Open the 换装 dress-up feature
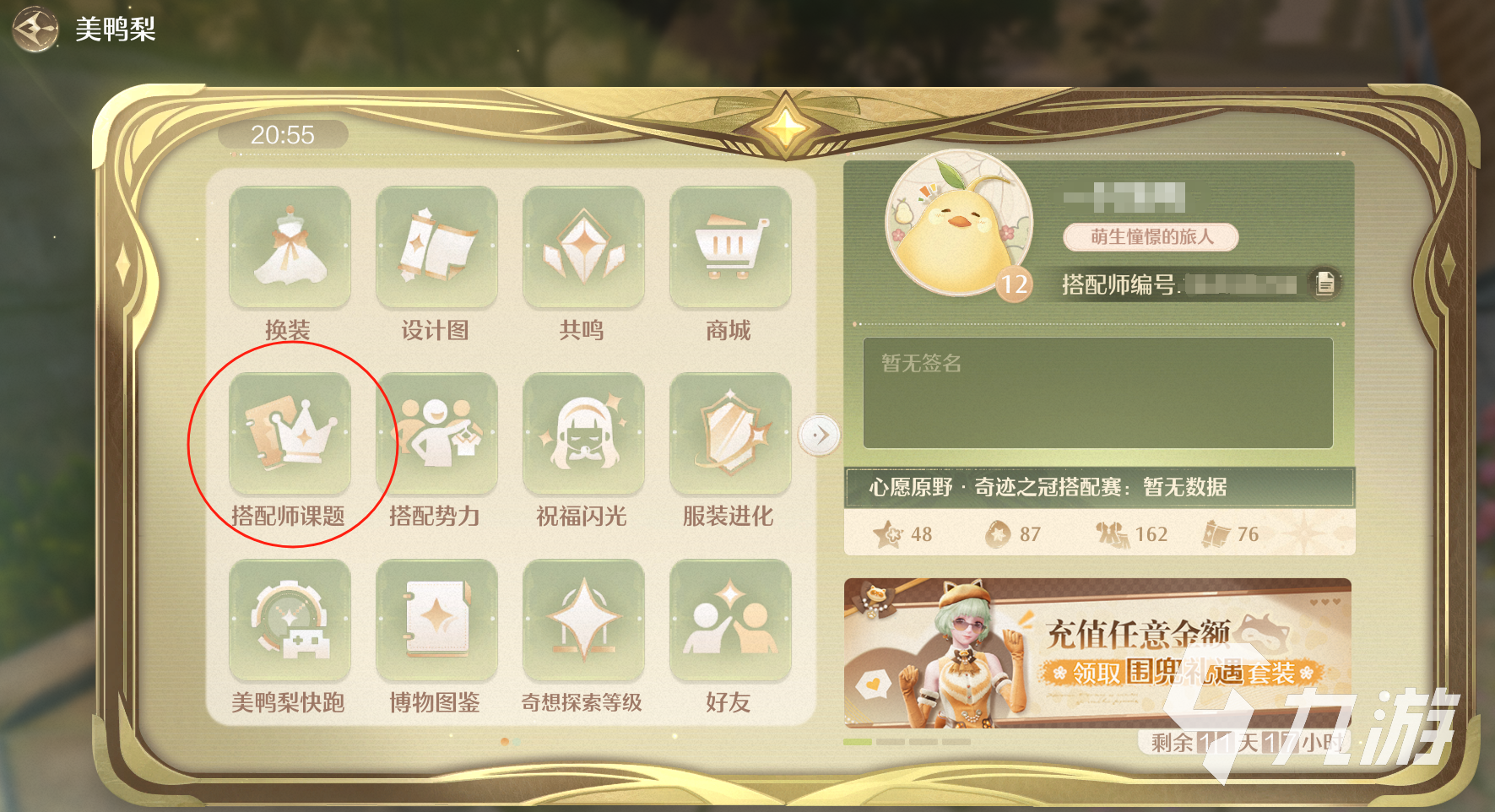Viewport: 1495px width, 812px height. [290, 249]
